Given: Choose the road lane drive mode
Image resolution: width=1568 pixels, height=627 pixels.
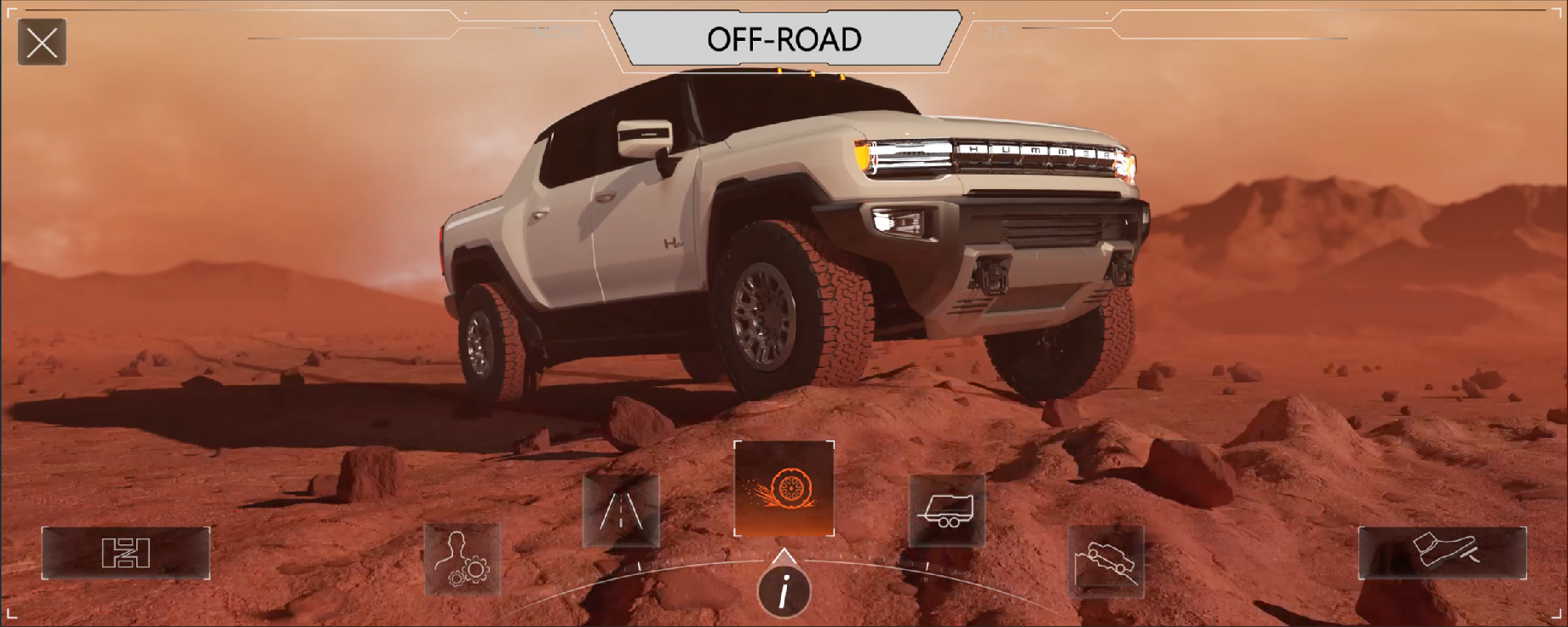Looking at the screenshot, I should click(x=621, y=511).
